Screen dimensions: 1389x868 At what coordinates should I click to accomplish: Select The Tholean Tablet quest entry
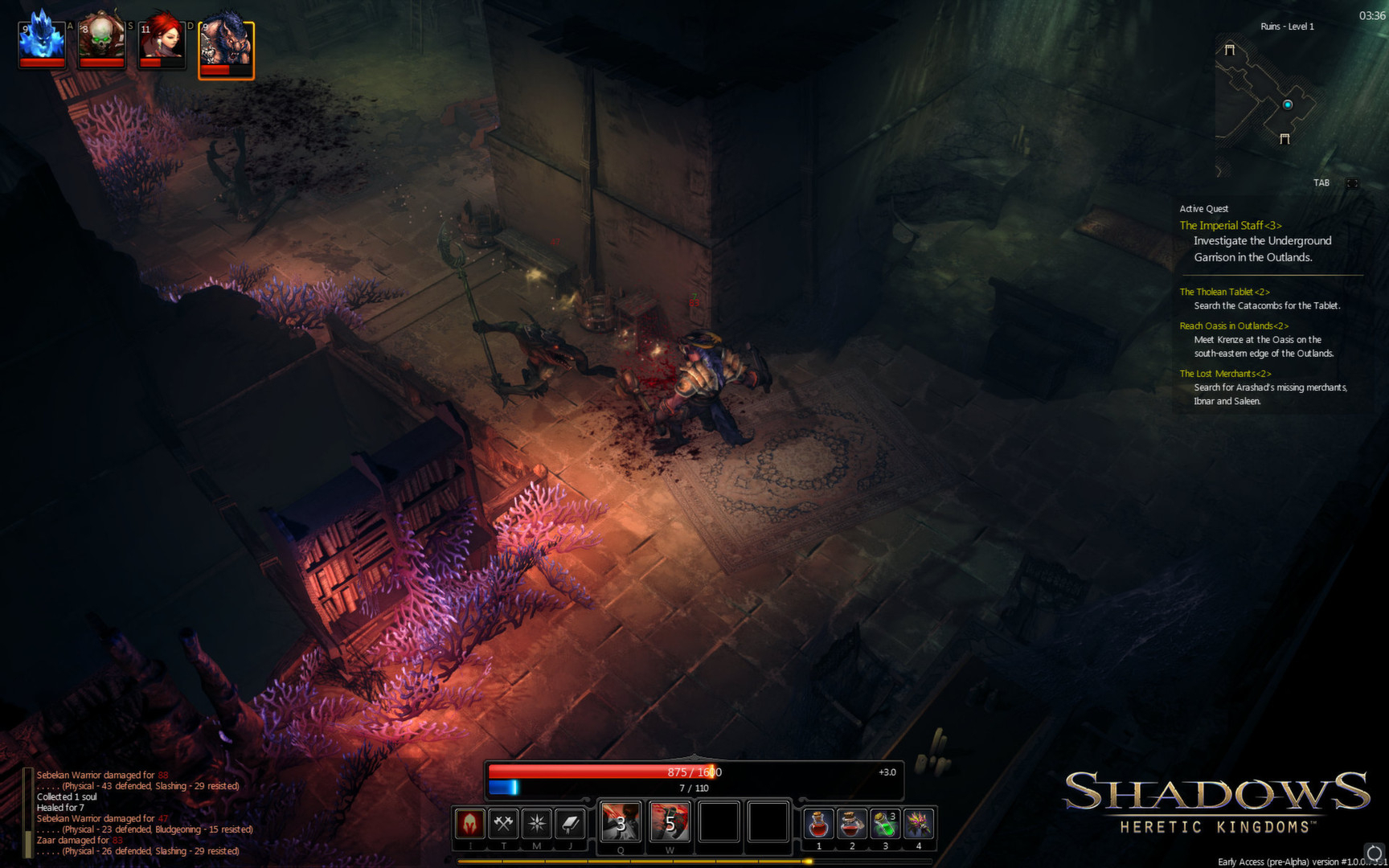(1224, 292)
